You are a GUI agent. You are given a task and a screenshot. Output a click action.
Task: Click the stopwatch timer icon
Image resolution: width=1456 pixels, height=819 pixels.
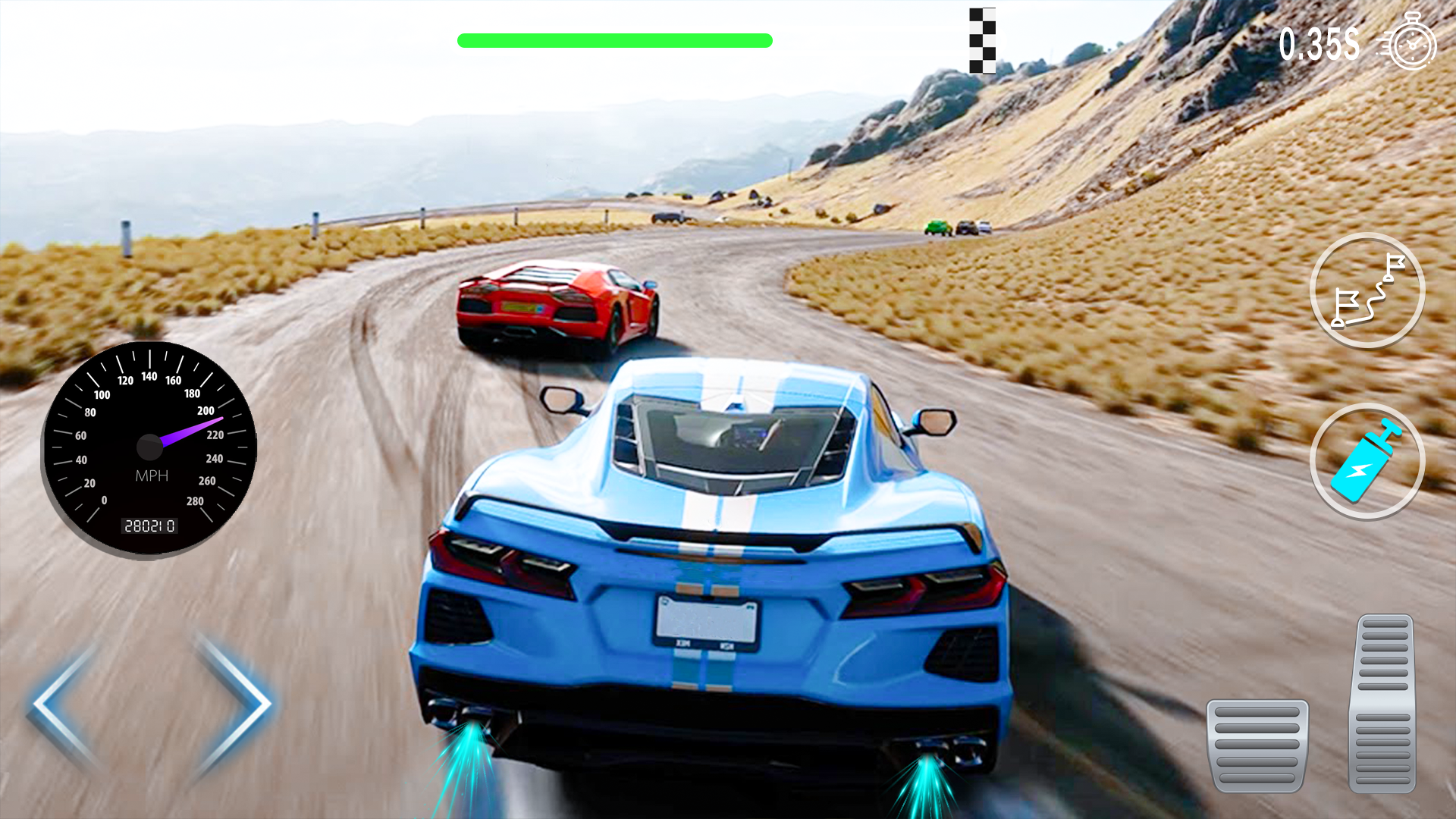1412,43
